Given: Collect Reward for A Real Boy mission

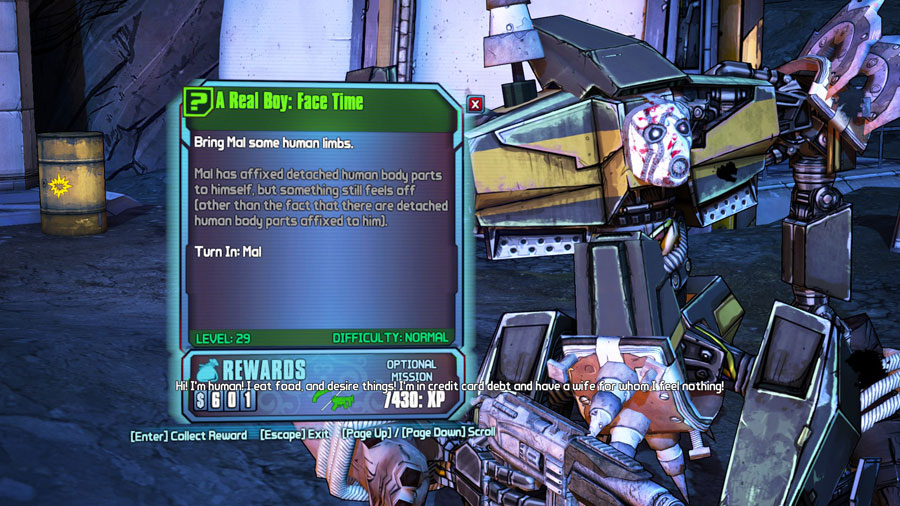Looking at the screenshot, I should pyautogui.click(x=189, y=436).
